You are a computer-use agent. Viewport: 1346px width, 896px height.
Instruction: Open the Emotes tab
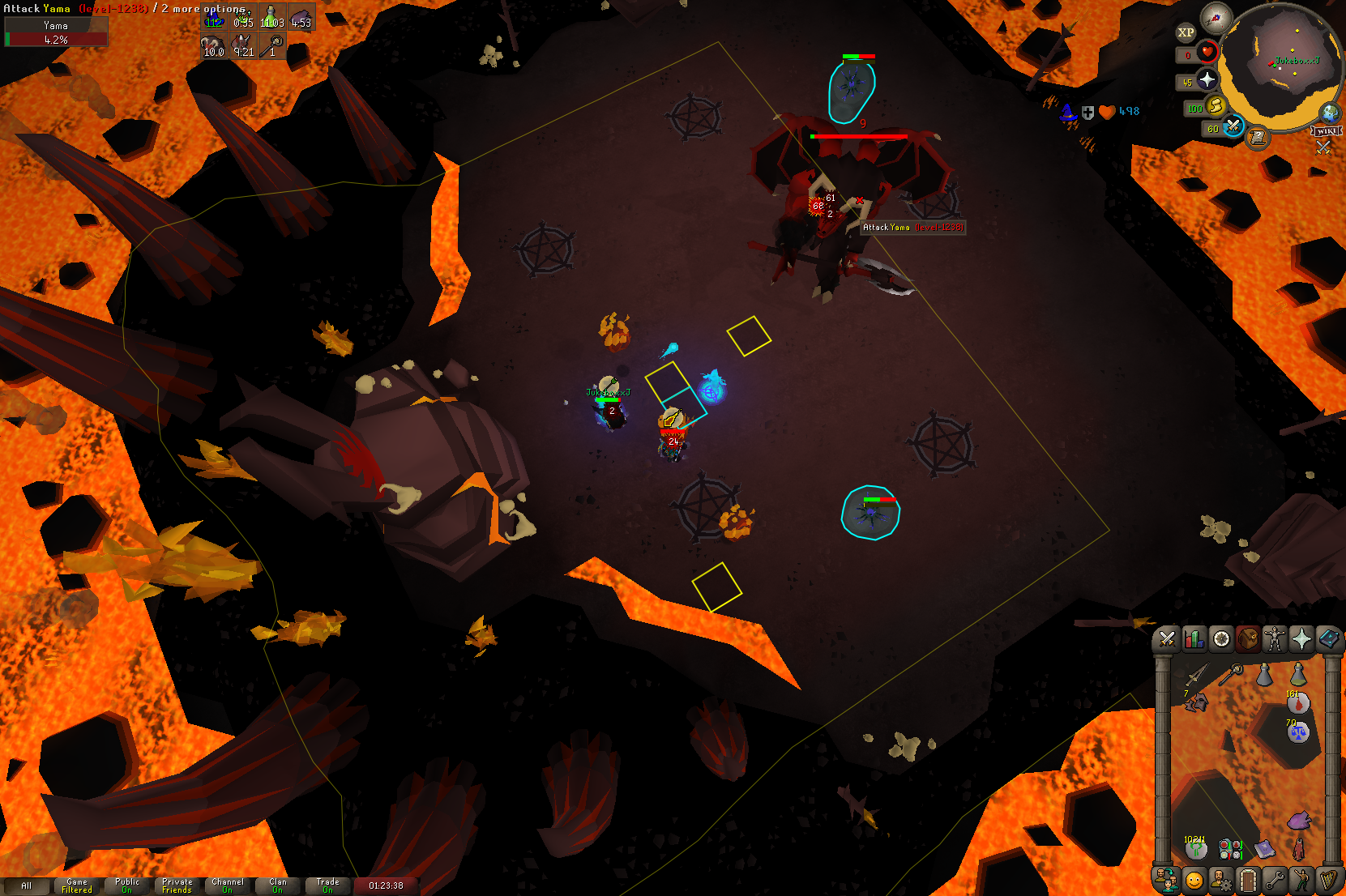click(1301, 879)
